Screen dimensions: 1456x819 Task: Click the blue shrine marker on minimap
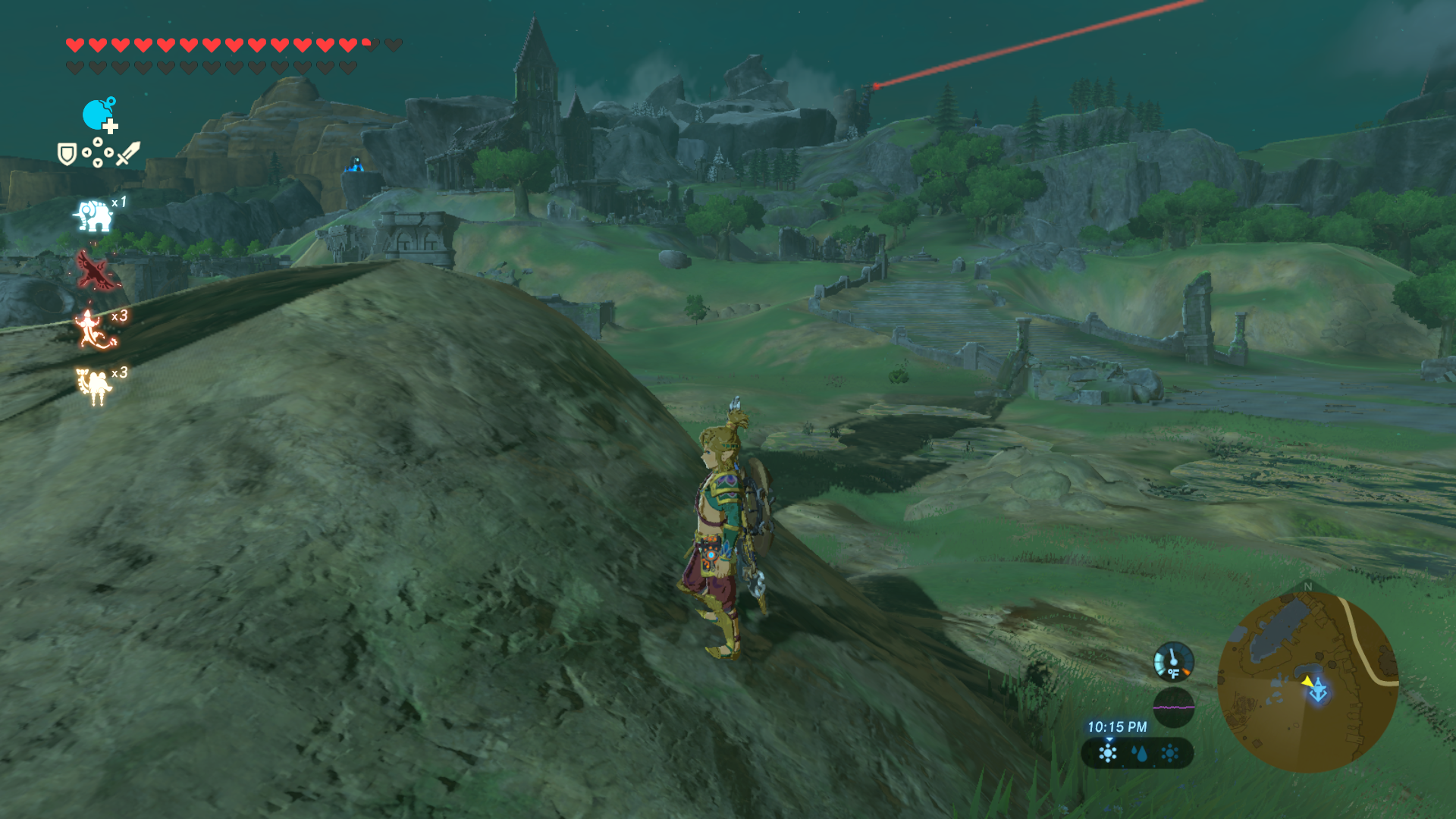1319,691
